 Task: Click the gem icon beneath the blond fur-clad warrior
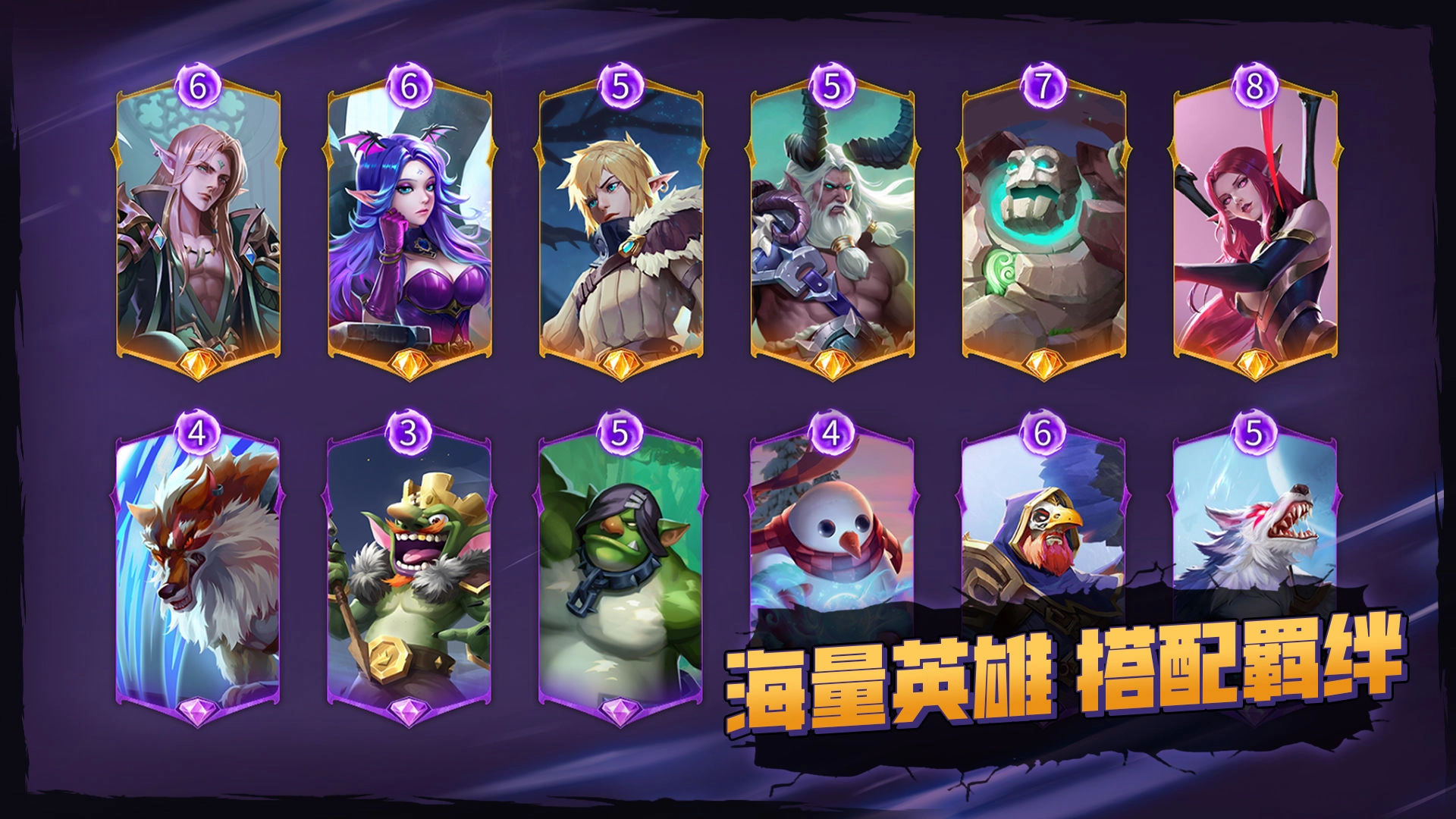pyautogui.click(x=620, y=364)
